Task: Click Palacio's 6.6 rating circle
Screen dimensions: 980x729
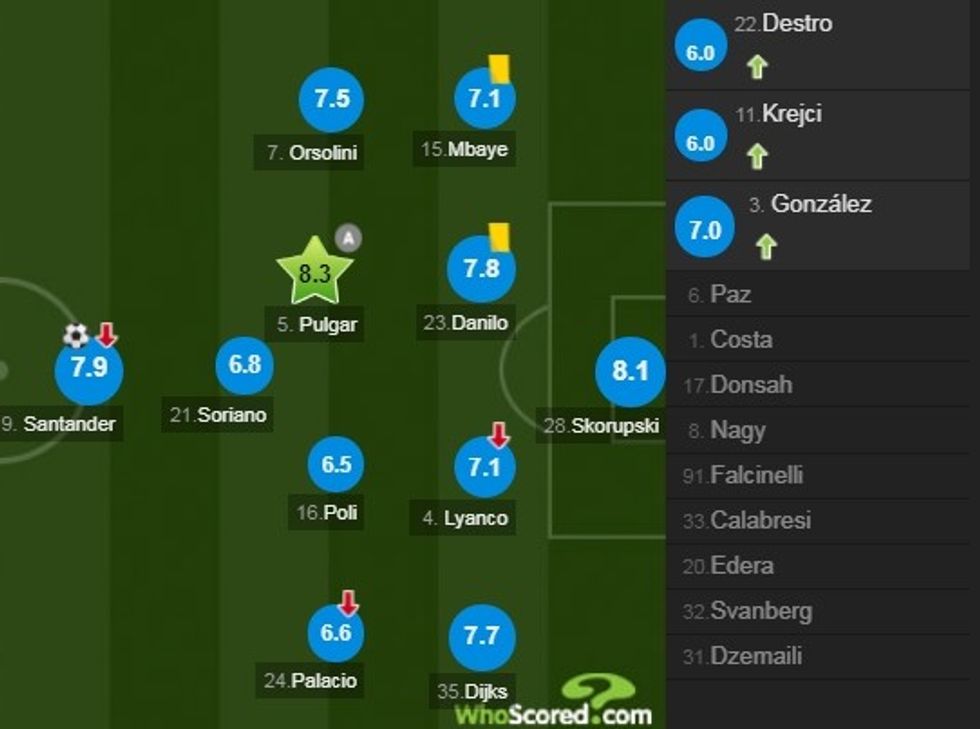Action: [x=336, y=633]
